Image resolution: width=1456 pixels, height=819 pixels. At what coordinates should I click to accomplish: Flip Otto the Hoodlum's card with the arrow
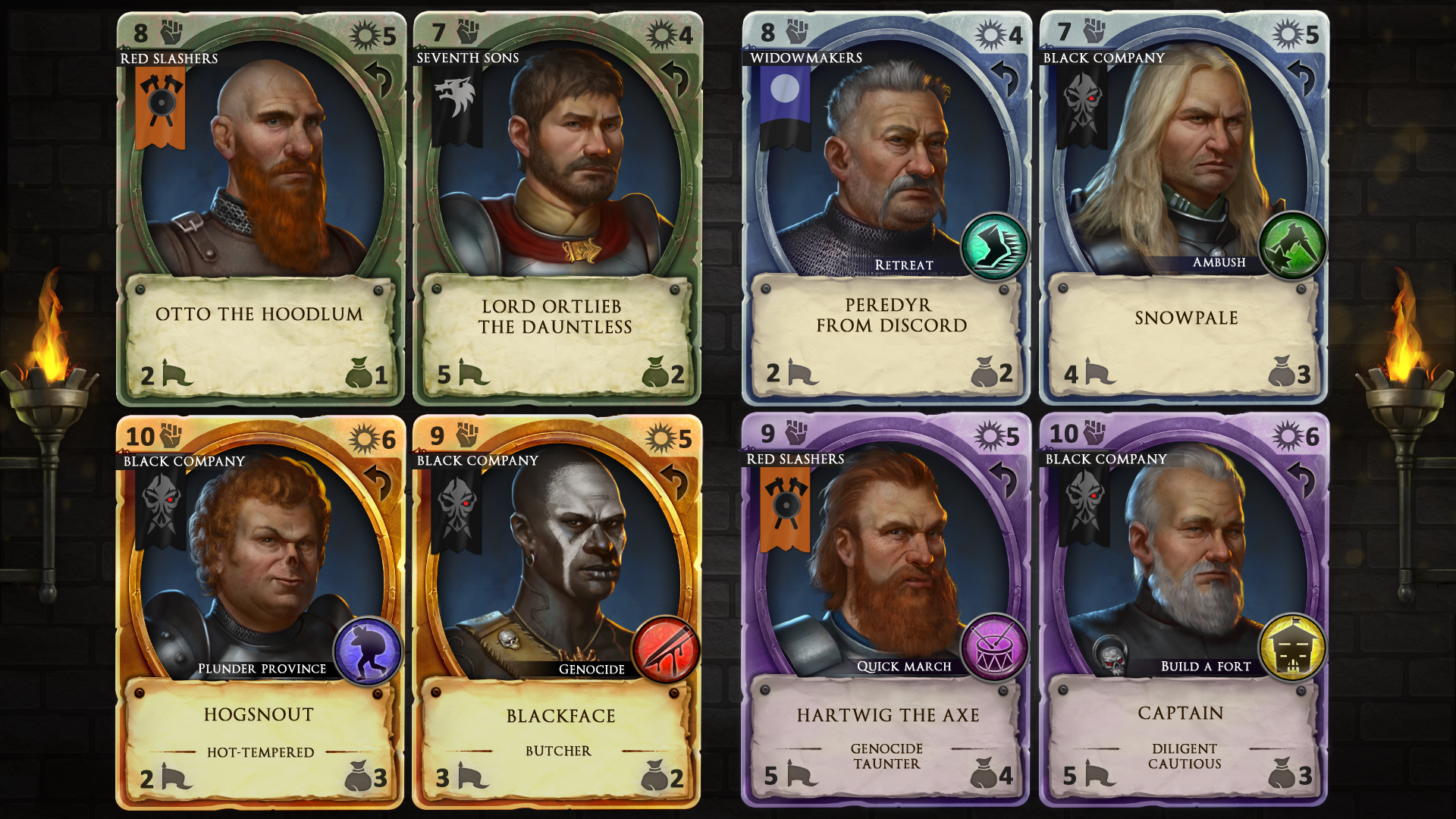[x=379, y=77]
